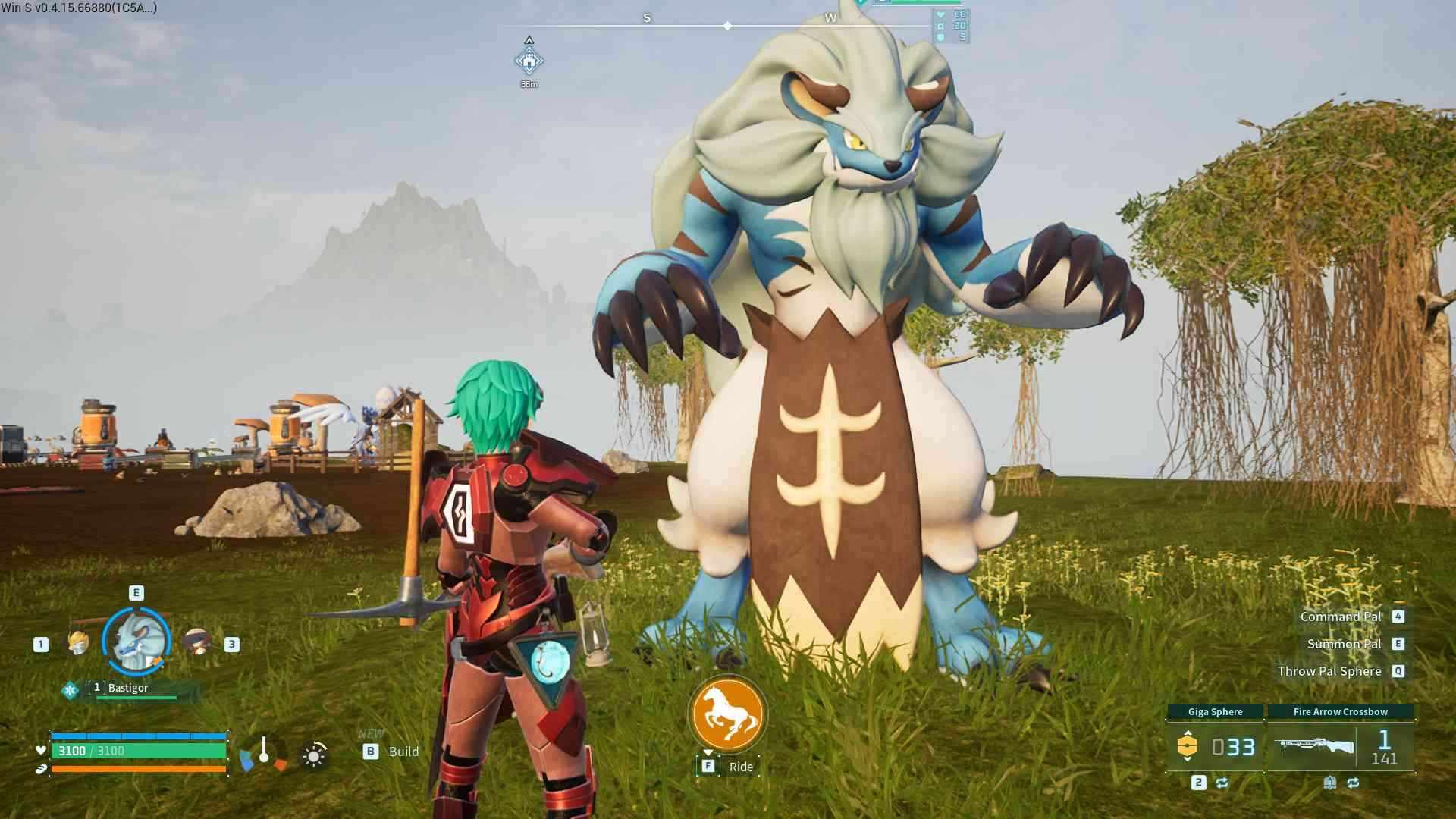The image size is (1456, 819).
Task: Select the Fire Arrow Crossbow weapon slot
Action: [1340, 746]
